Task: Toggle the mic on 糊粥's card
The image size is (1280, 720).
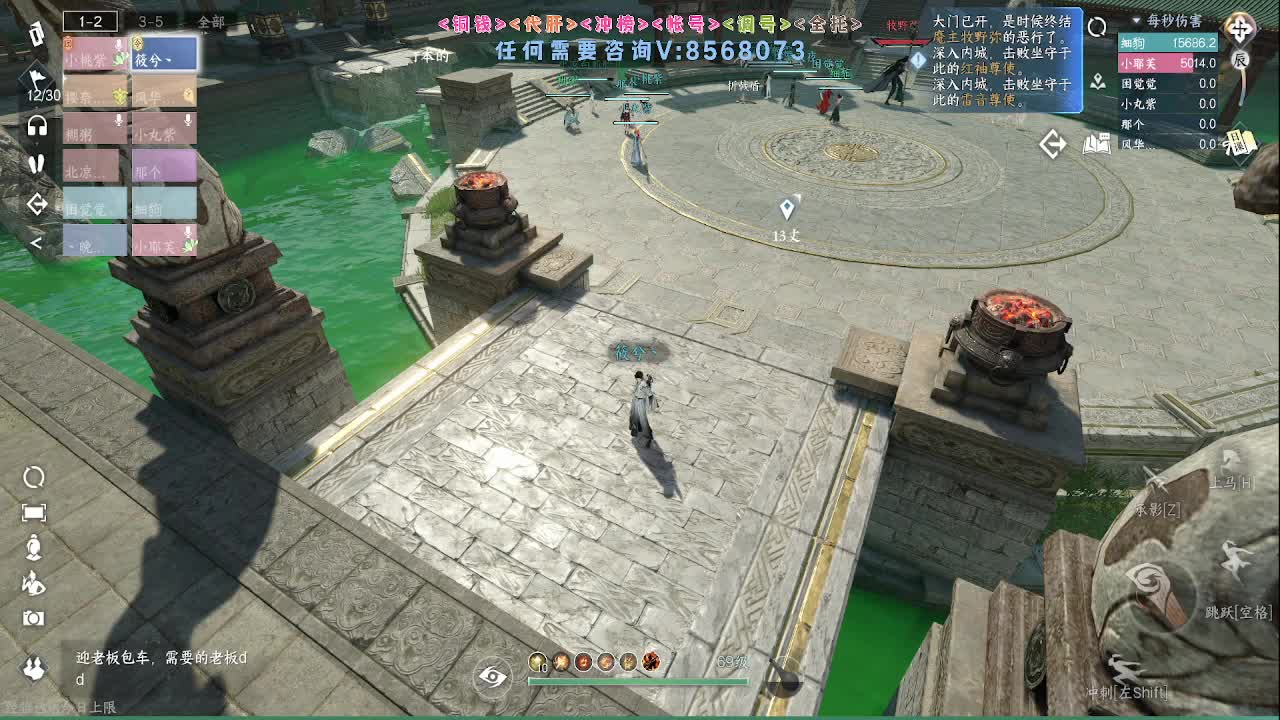Action: (x=117, y=119)
